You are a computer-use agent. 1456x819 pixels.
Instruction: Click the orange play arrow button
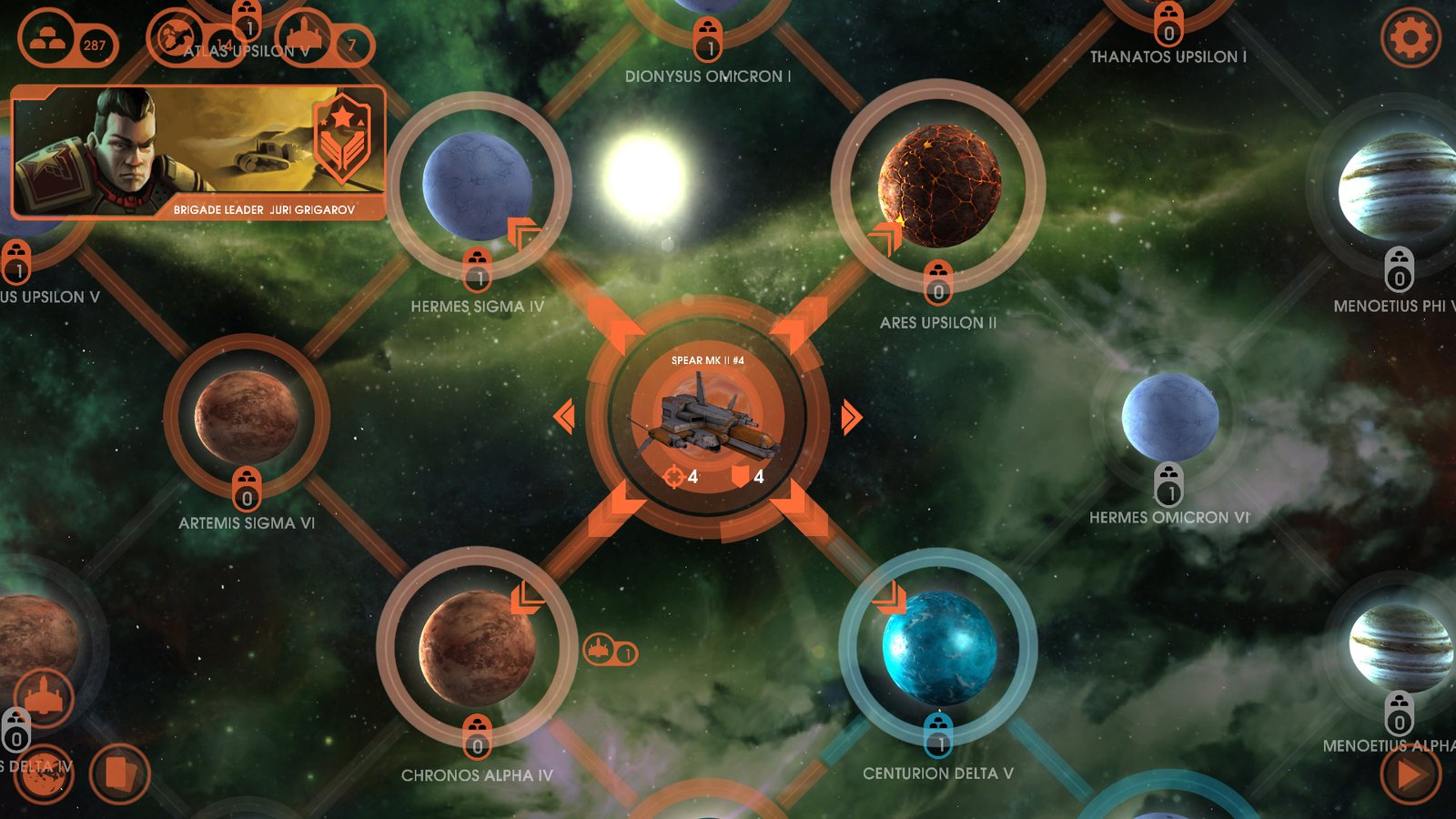pos(1410,775)
